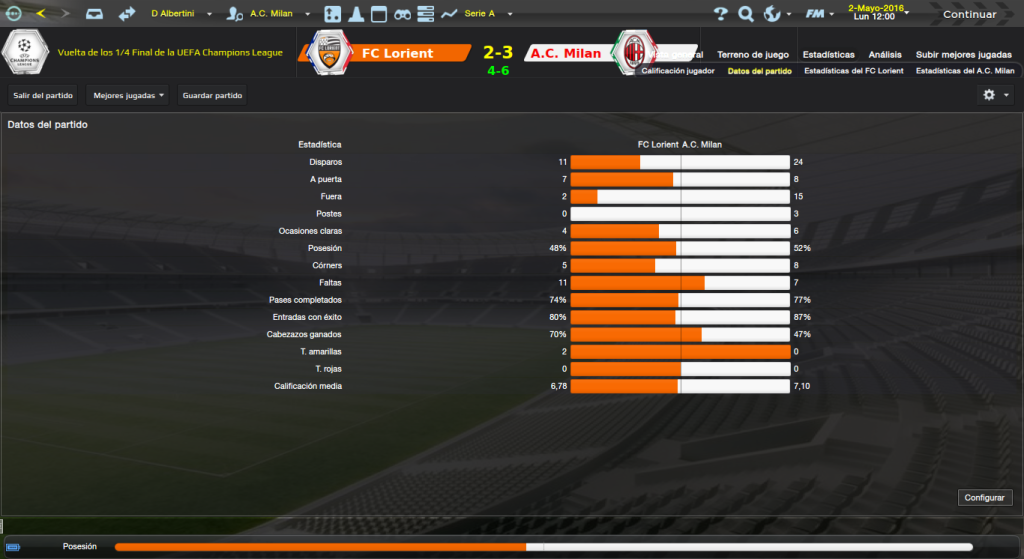1024x559 pixels.
Task: Show Calificación jugador sub-tab
Action: pos(678,71)
